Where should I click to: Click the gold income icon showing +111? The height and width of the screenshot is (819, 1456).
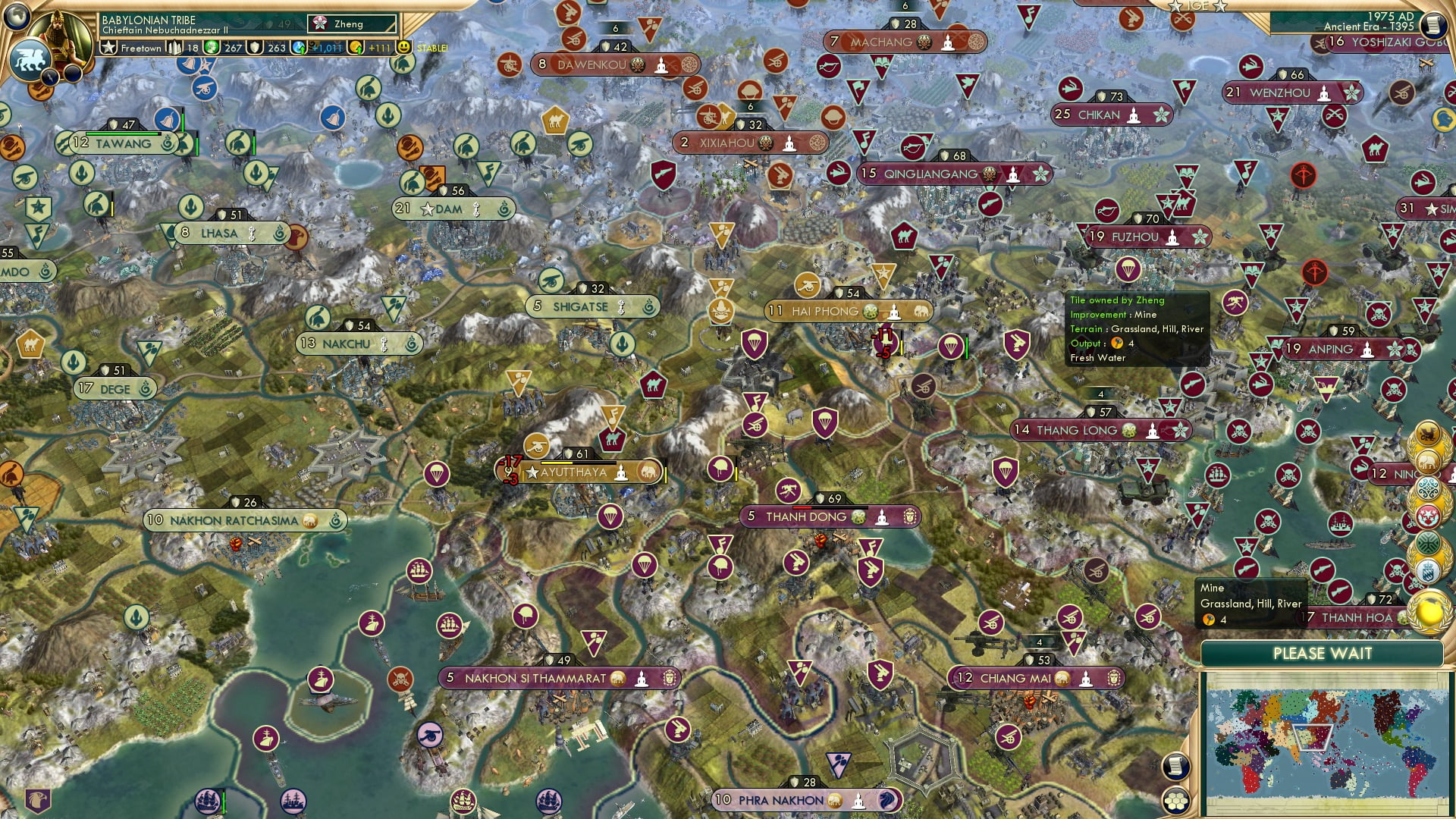tap(356, 48)
